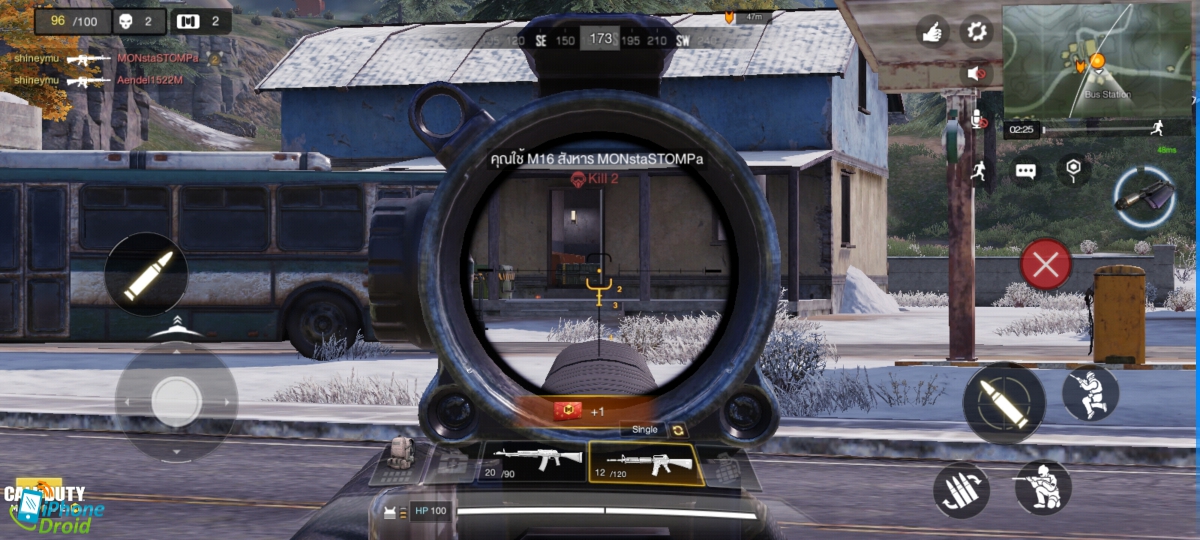Viewport: 1200px width, 540px height.
Task: Tap the crouch soldier button
Action: 1042,487
